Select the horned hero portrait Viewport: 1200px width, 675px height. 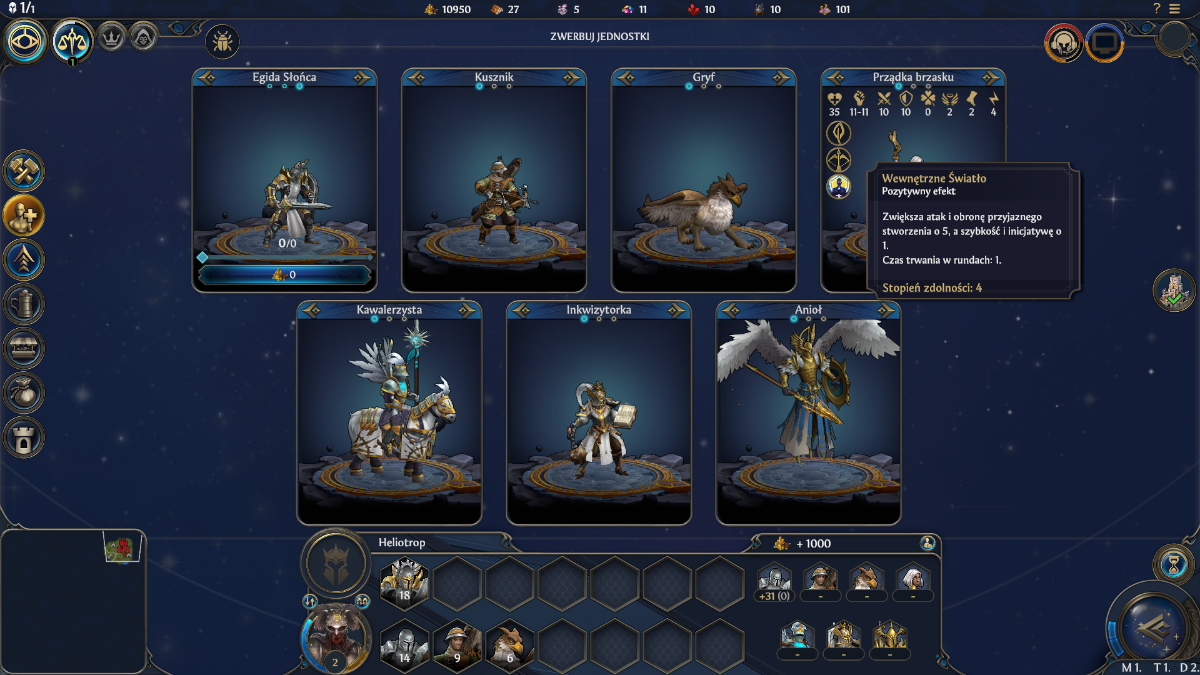[336, 636]
